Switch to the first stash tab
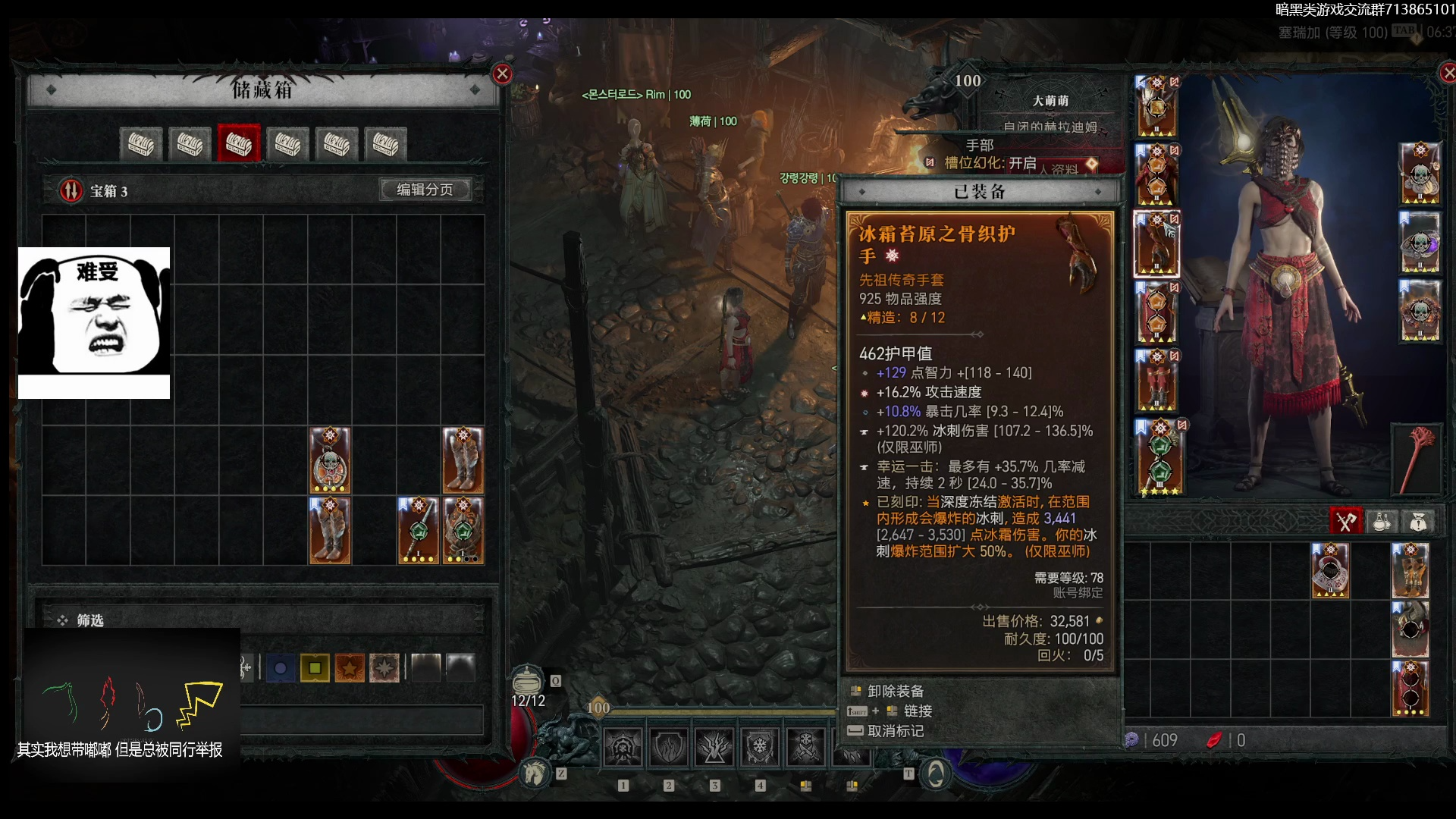1456x819 pixels. click(140, 143)
